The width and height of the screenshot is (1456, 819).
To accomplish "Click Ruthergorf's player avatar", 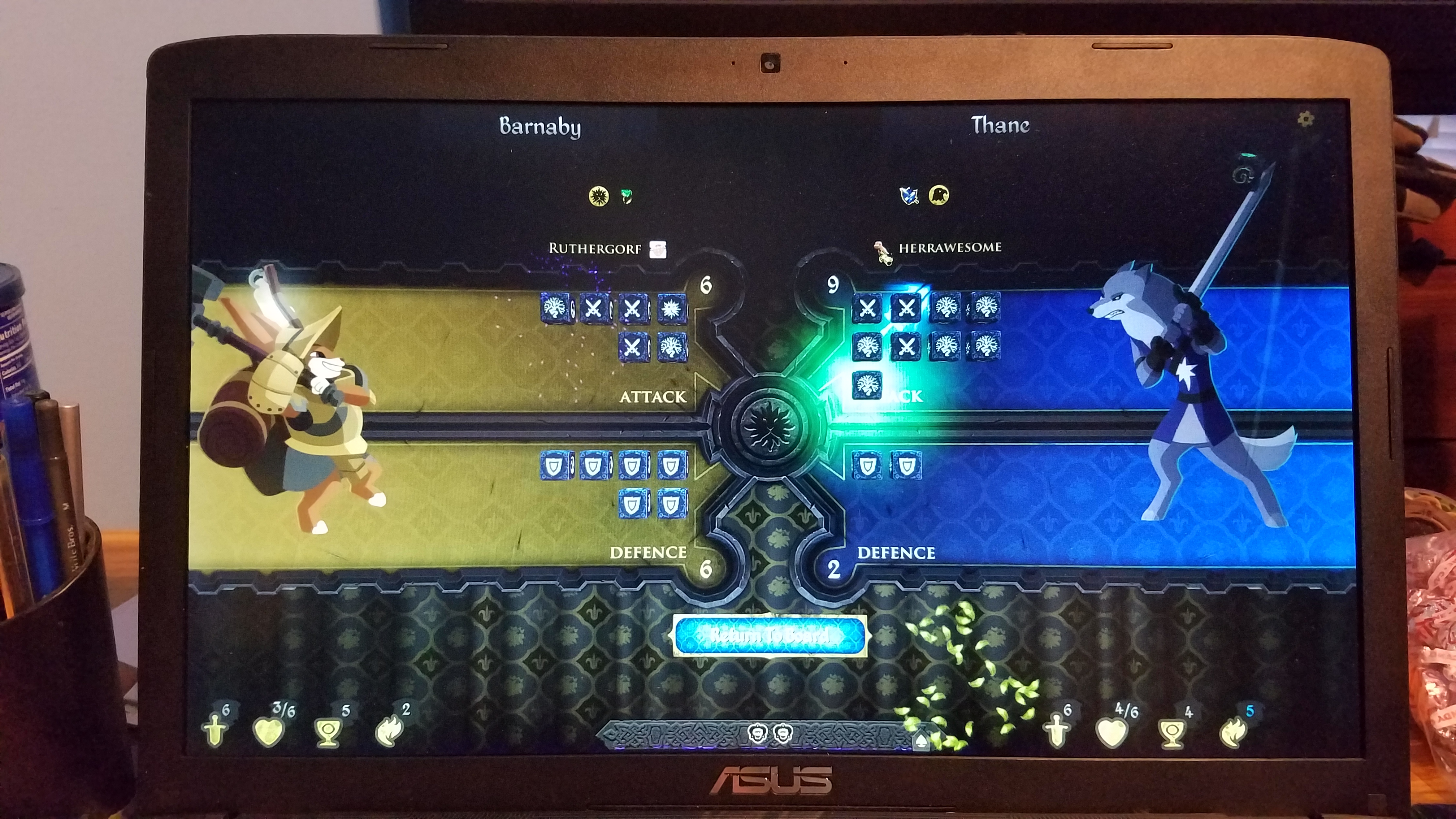I will tap(658, 249).
